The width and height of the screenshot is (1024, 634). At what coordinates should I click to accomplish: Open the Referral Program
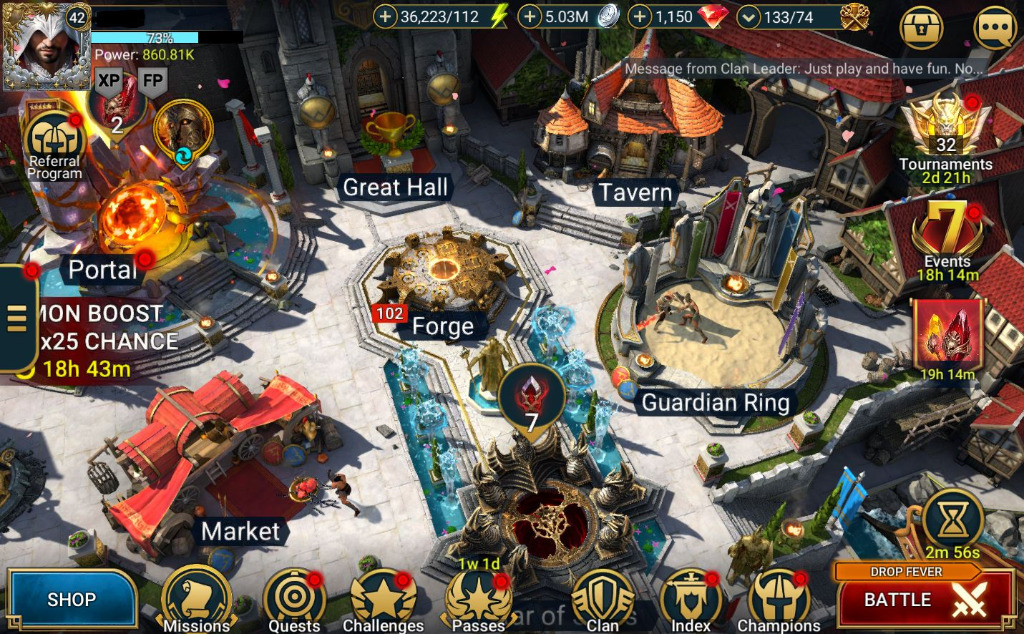coord(54,140)
